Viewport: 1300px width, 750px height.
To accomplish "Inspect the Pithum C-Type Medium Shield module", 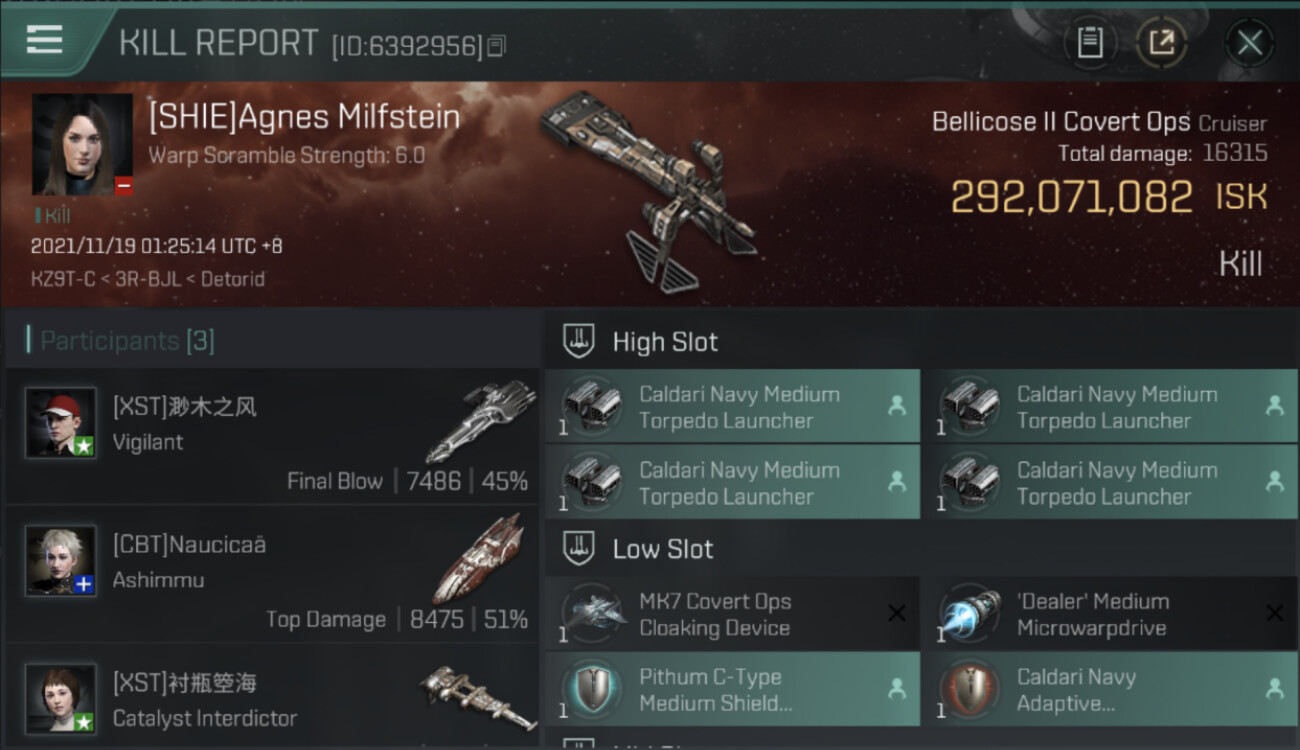I will [731, 690].
